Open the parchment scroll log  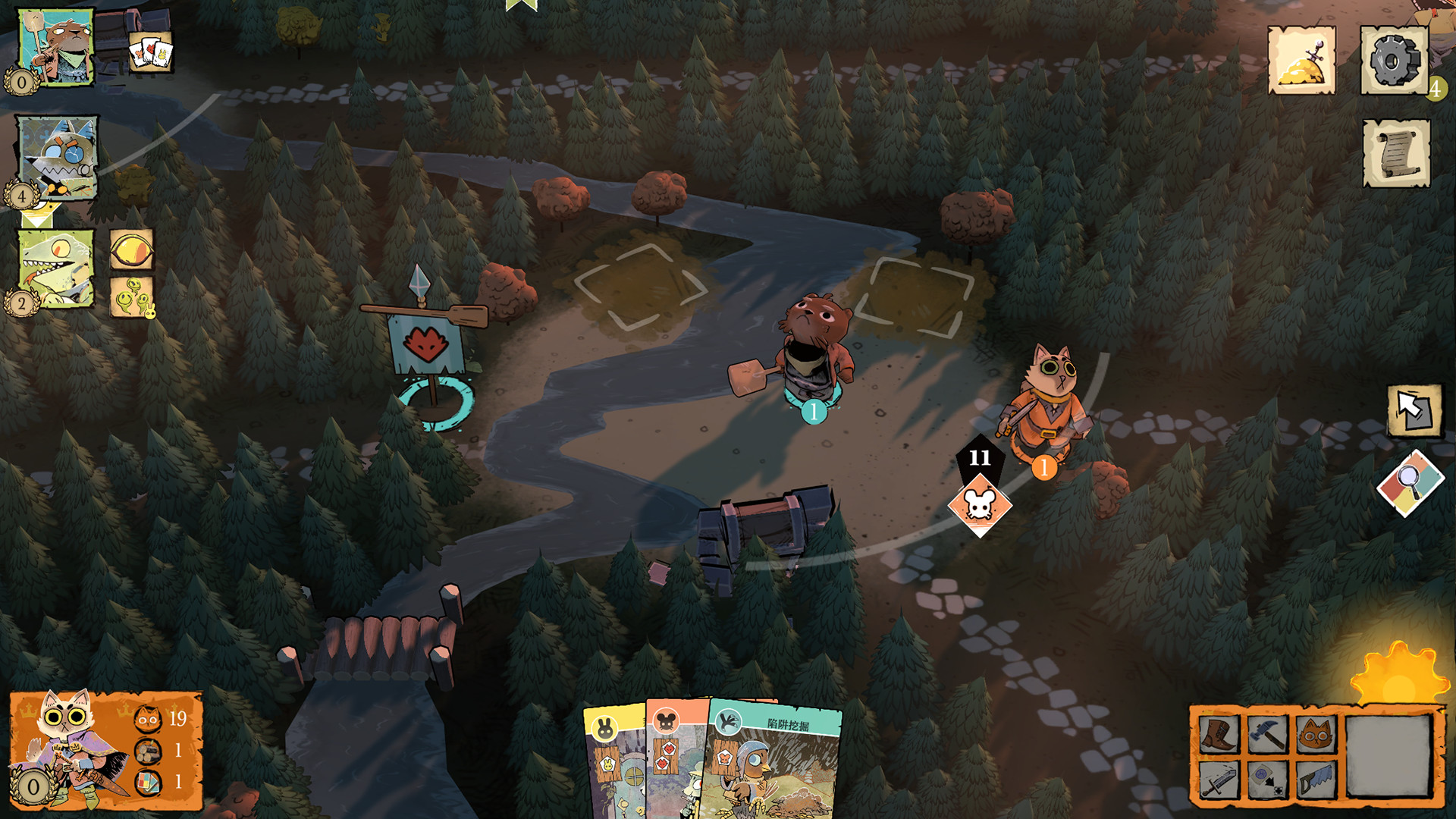(1396, 153)
